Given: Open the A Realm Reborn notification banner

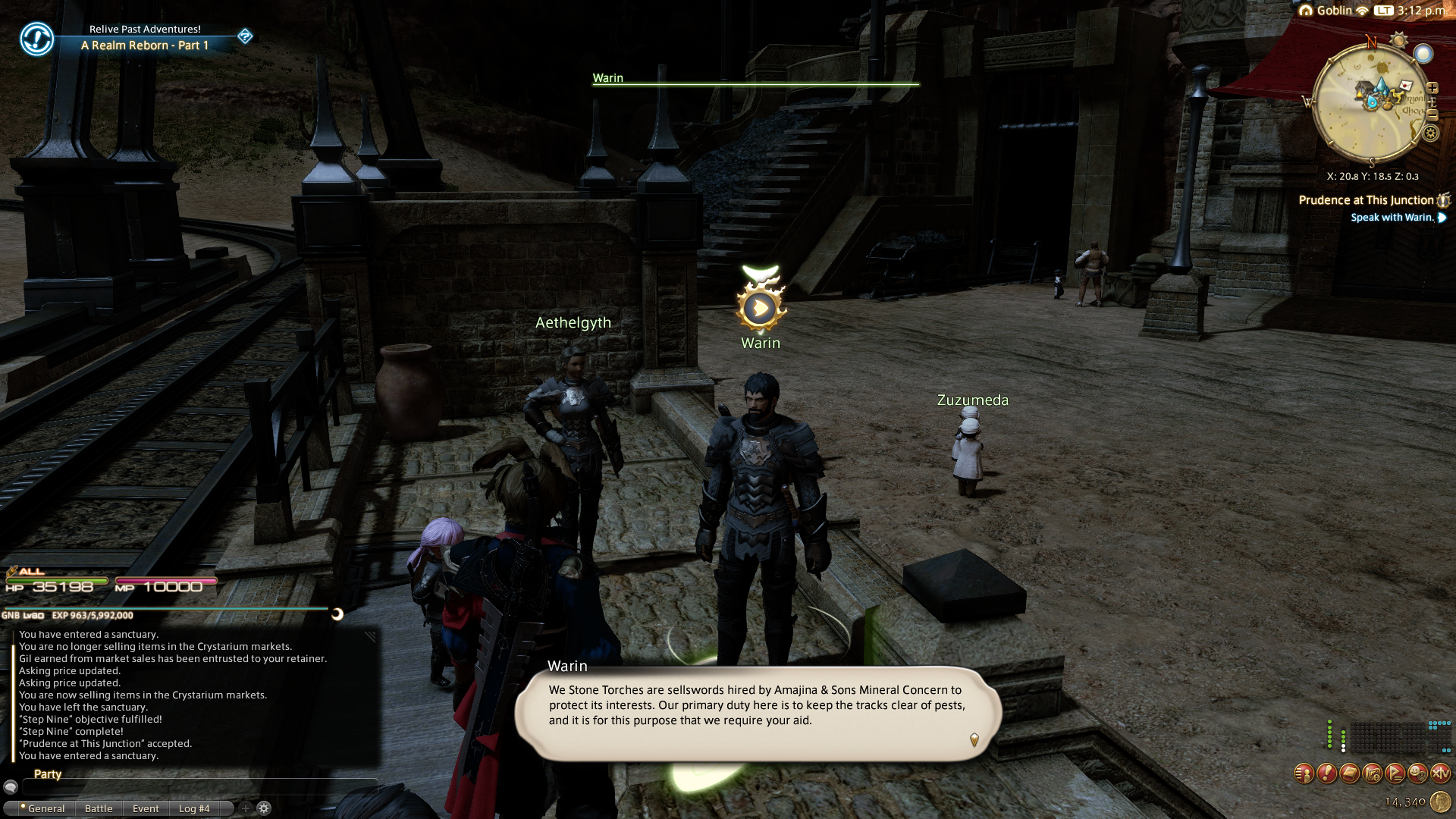Looking at the screenshot, I should [x=144, y=38].
